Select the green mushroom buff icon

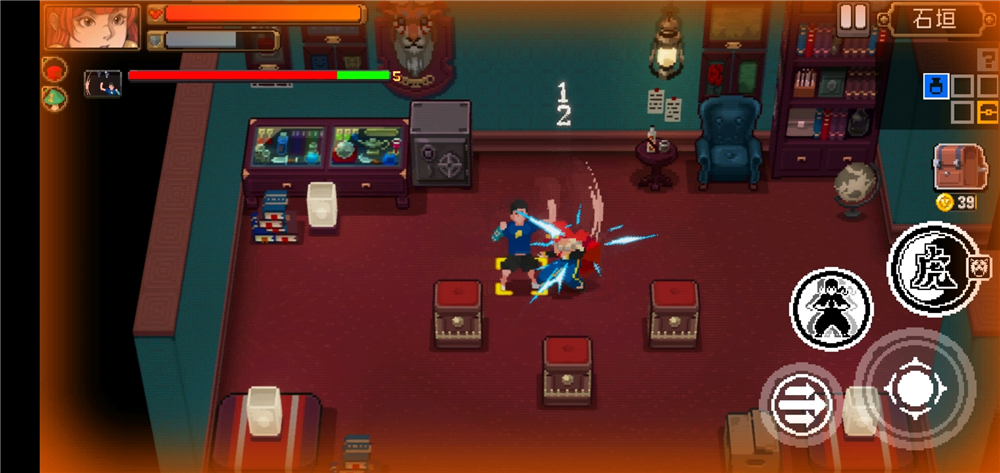tap(54, 98)
